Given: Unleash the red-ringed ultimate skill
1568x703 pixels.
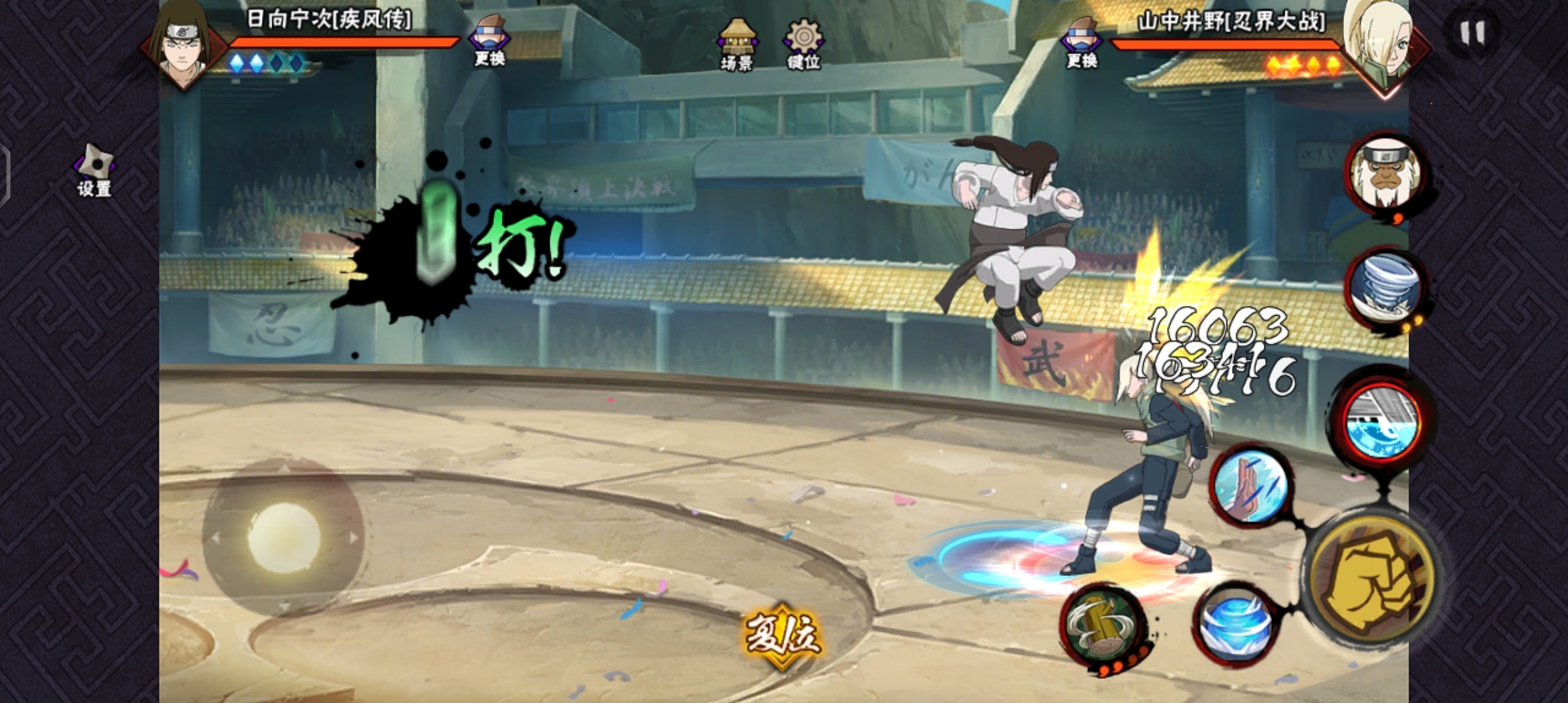Looking at the screenshot, I should click(1382, 423).
